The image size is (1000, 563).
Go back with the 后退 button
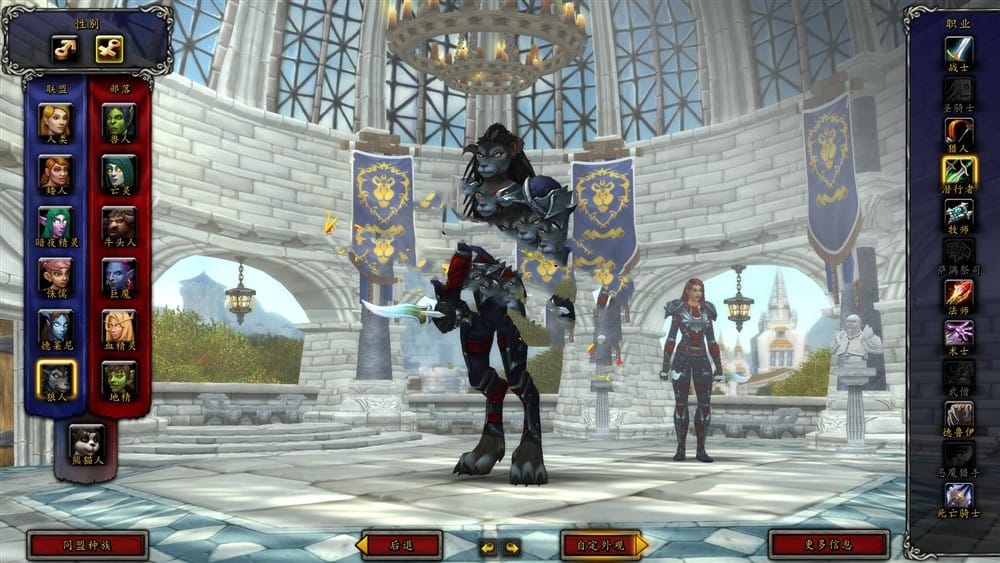(401, 545)
